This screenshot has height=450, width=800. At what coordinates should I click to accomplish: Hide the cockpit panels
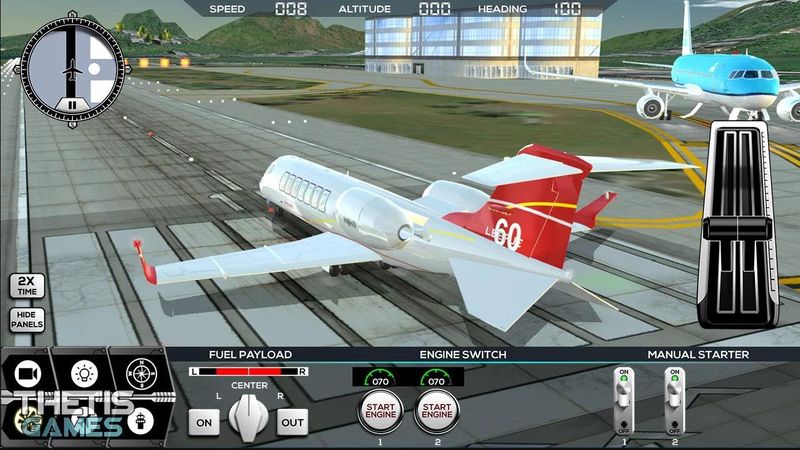[x=27, y=320]
